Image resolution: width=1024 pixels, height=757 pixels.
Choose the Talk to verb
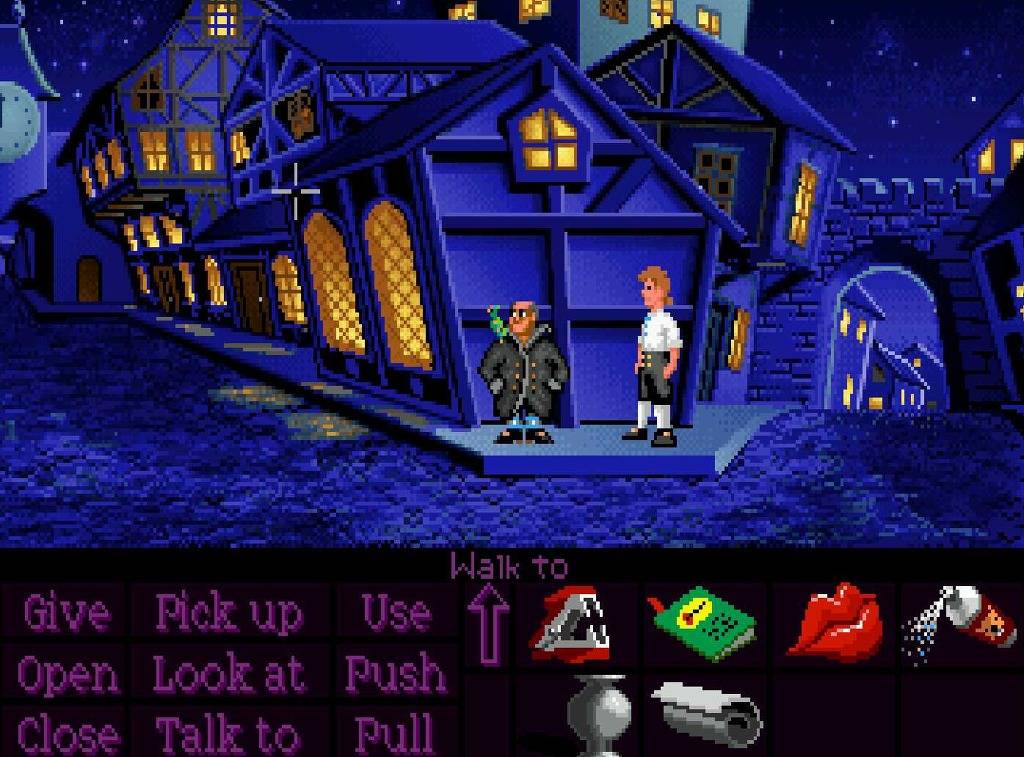pyautogui.click(x=229, y=735)
